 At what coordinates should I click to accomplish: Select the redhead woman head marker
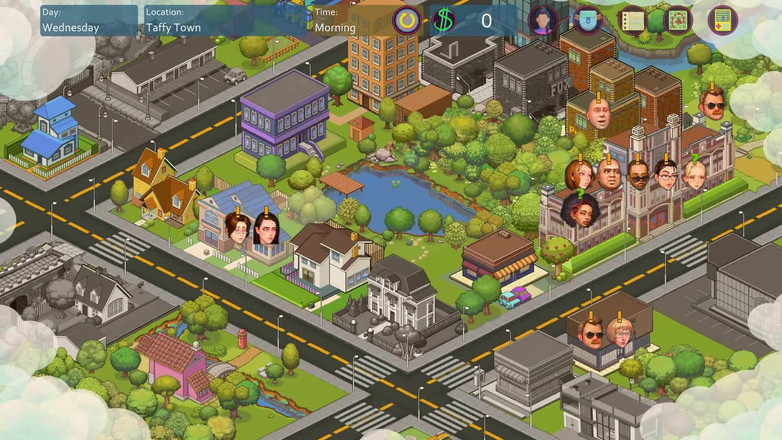point(579,175)
